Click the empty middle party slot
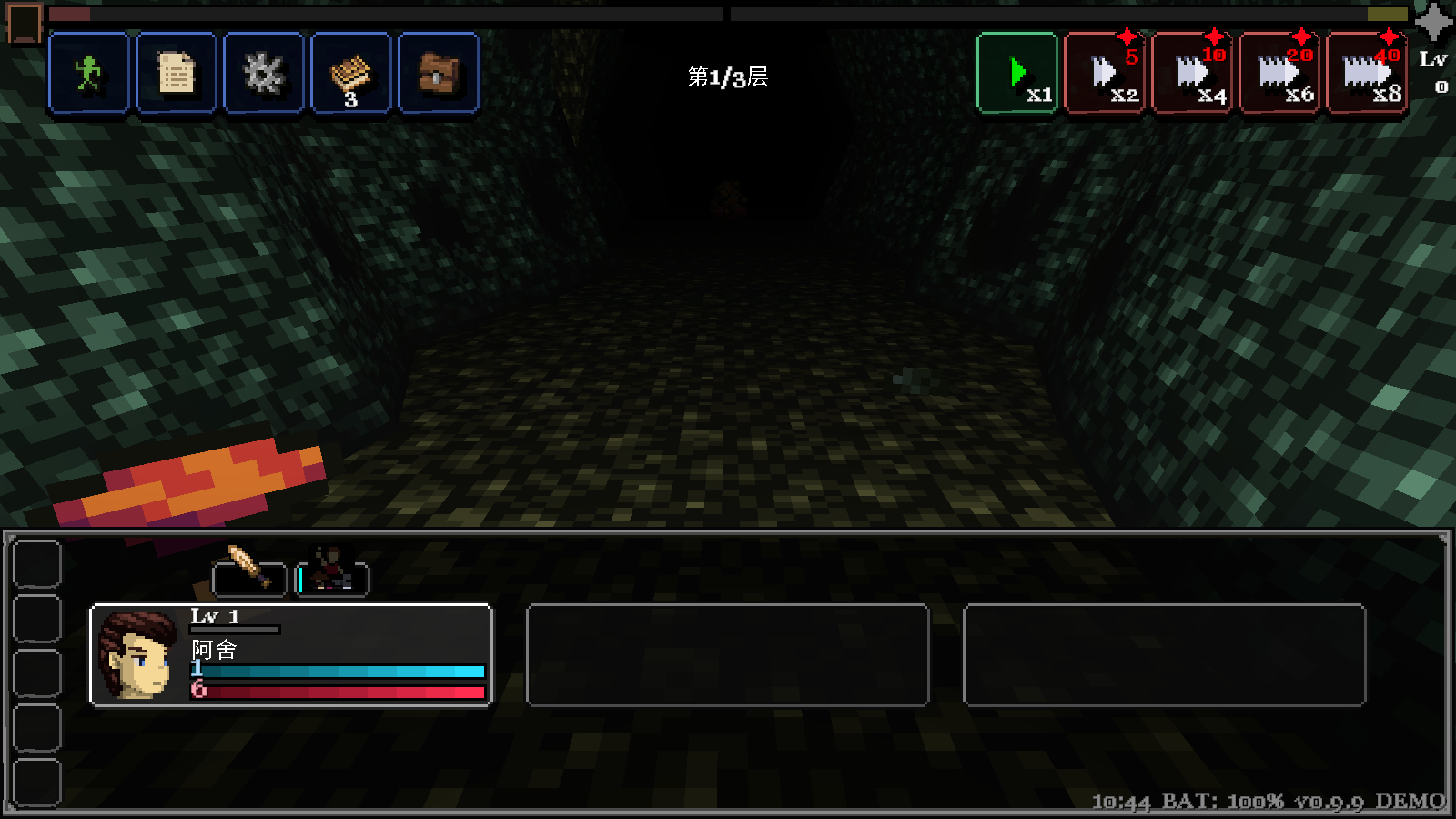1456x819 pixels. pyautogui.click(x=728, y=655)
